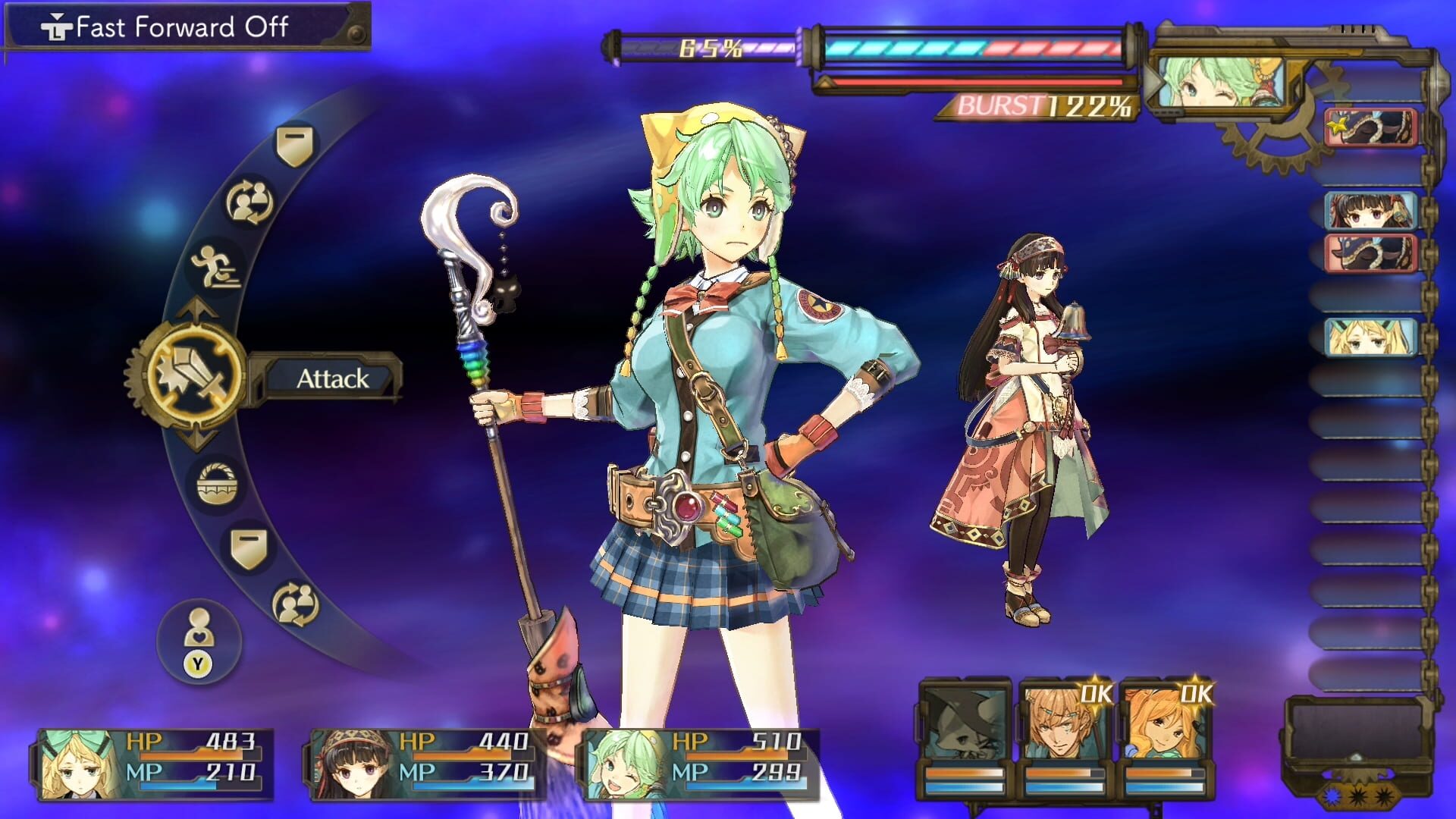Open the item basket command
This screenshot has height=819, width=1456.
[x=216, y=484]
